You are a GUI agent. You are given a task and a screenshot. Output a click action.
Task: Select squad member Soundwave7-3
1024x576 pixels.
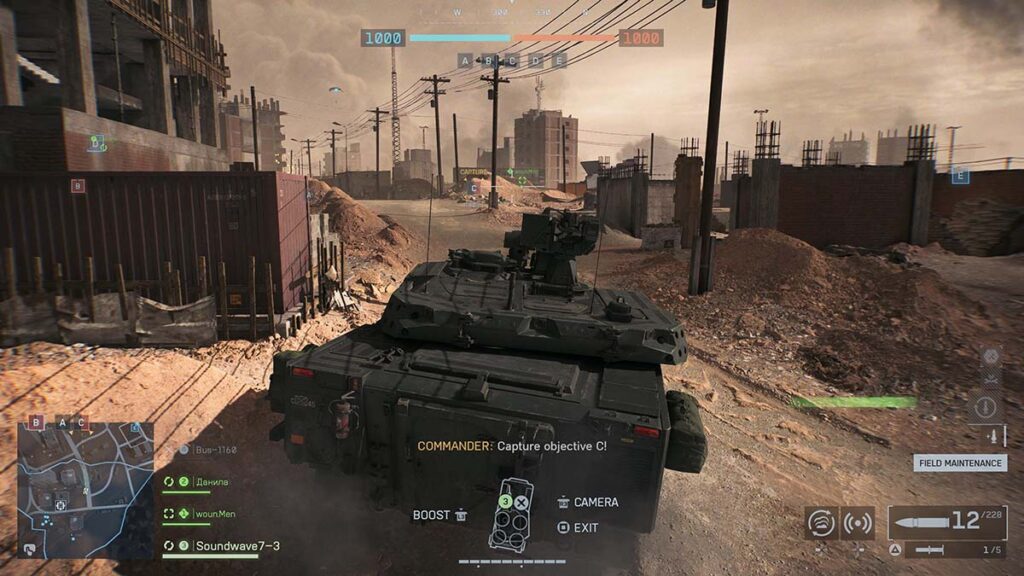pos(237,546)
